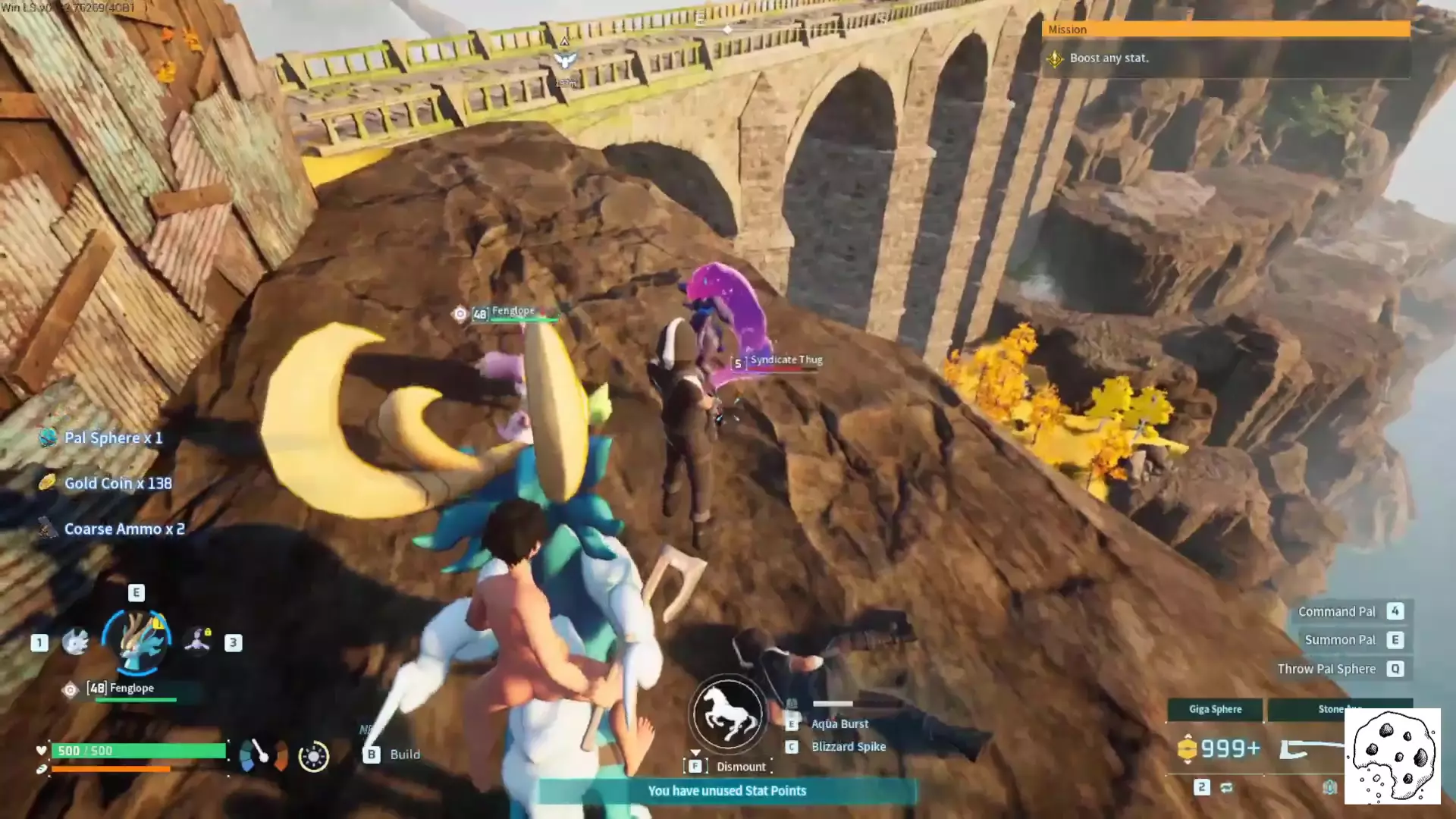Click the sun time-of-day indicator
This screenshot has width=1456, height=819.
[x=313, y=757]
